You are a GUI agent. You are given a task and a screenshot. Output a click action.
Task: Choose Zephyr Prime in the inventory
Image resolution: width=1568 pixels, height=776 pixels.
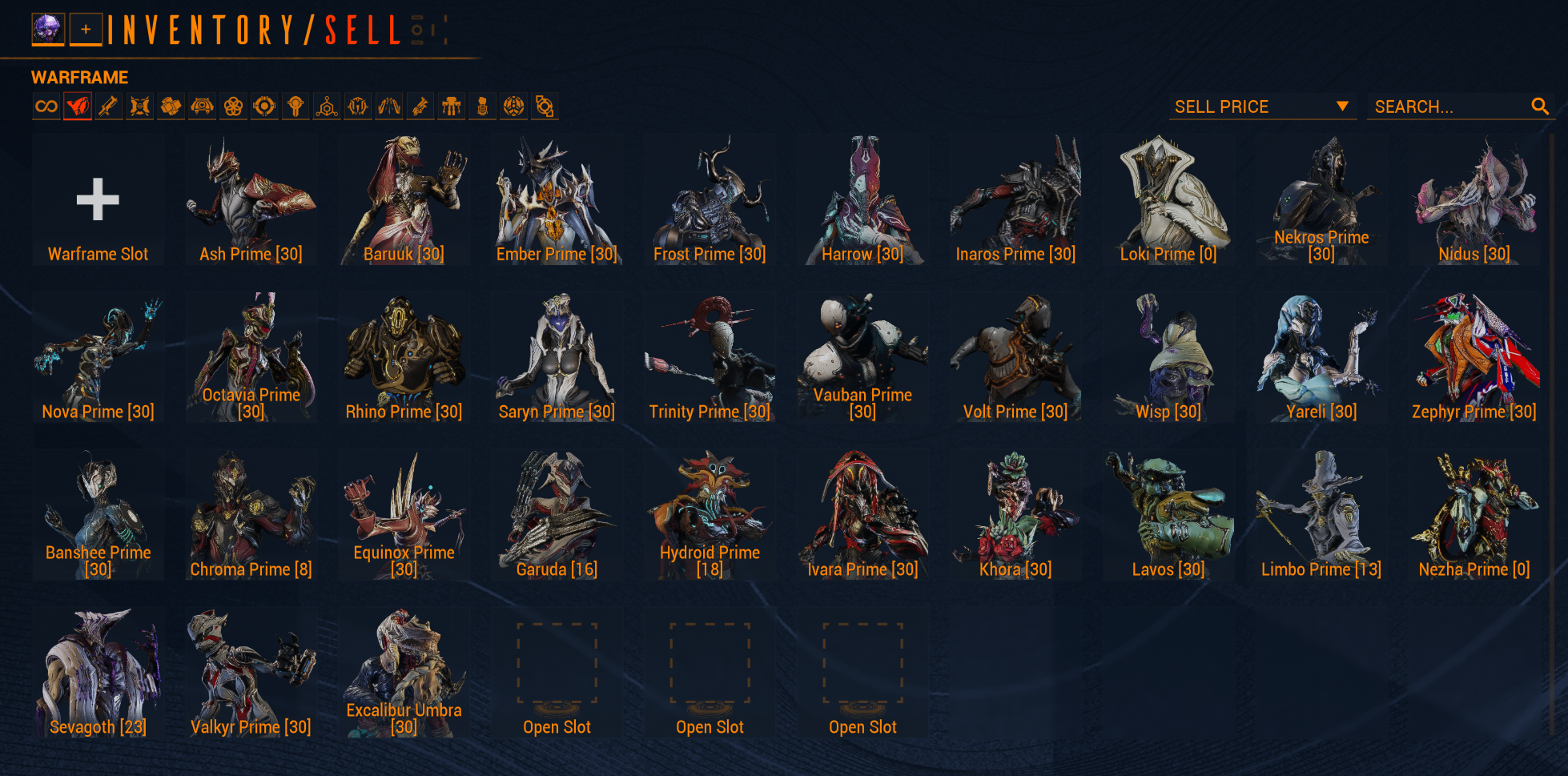[1474, 357]
